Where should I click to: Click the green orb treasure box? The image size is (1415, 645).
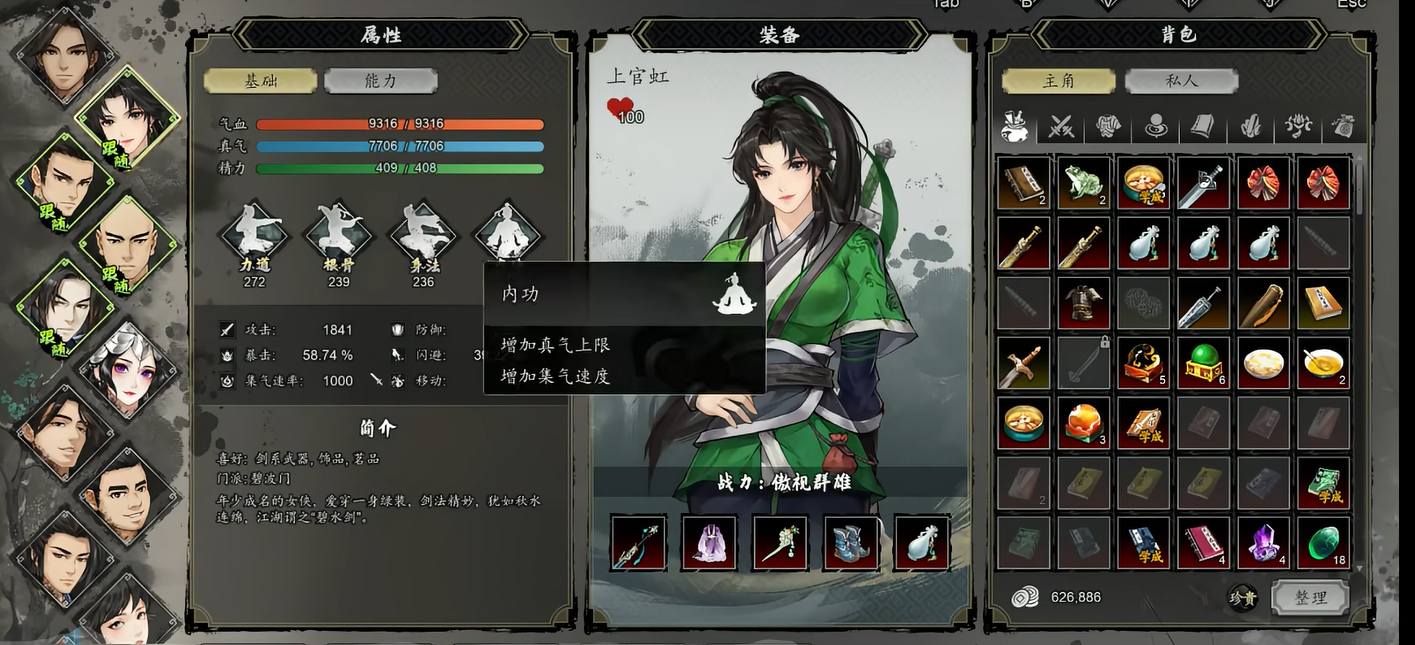(x=1204, y=363)
